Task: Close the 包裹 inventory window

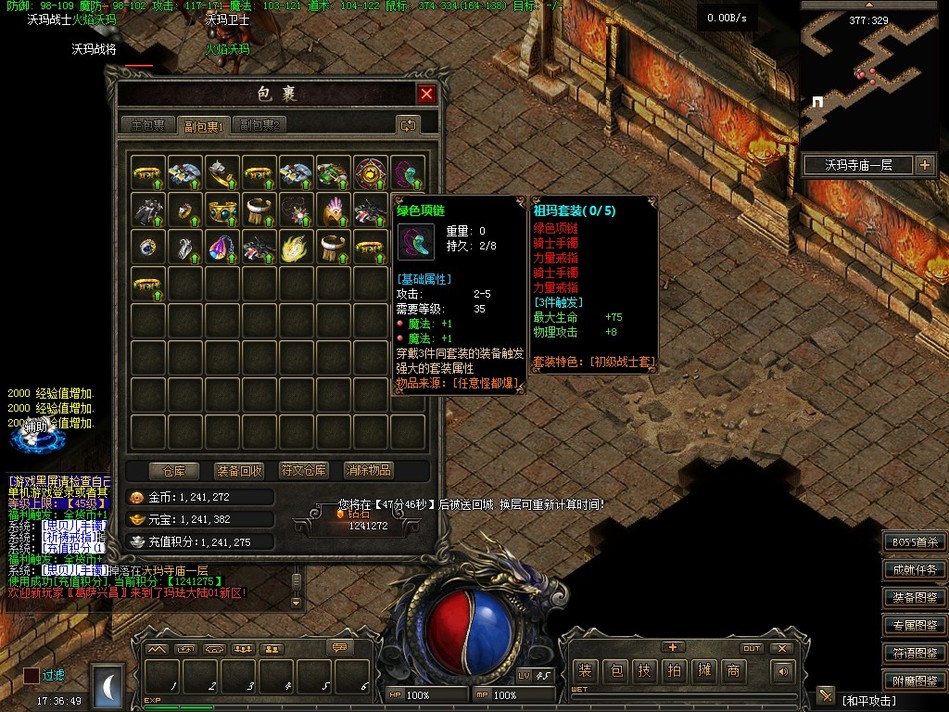Action: (x=427, y=94)
